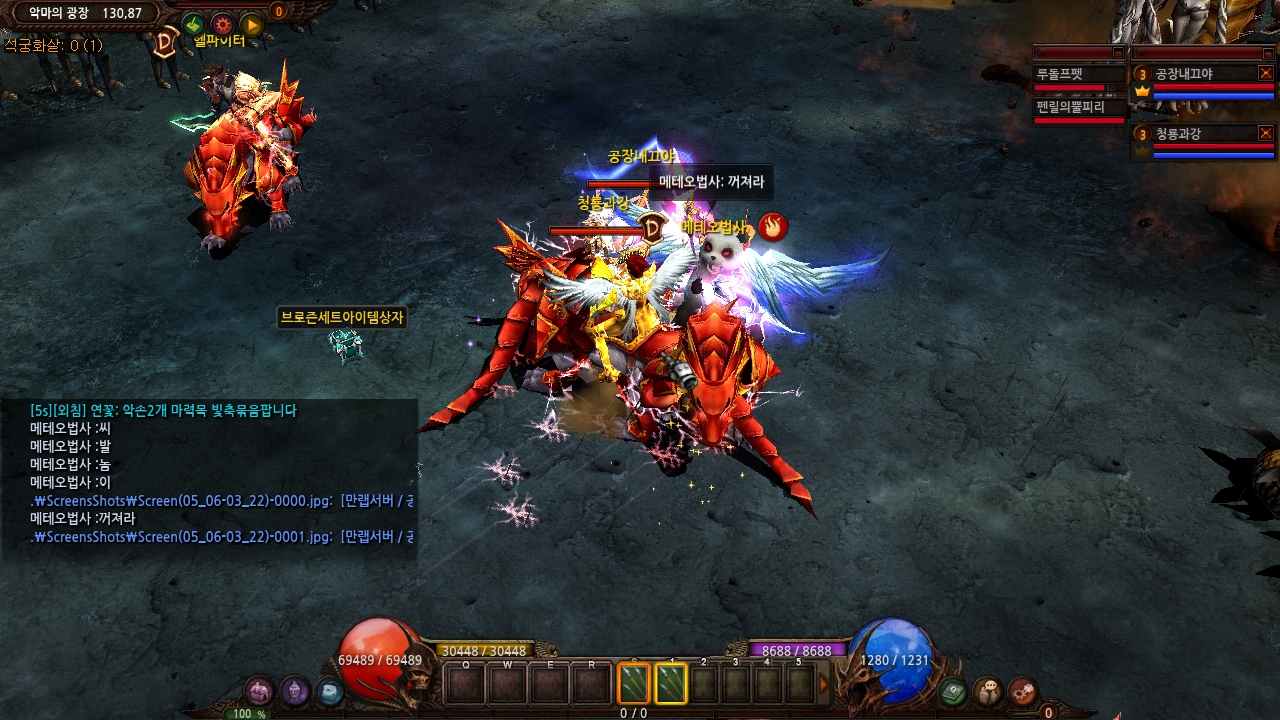Click the 악마의 광장 map name plate
The image size is (1280, 720).
(x=85, y=13)
